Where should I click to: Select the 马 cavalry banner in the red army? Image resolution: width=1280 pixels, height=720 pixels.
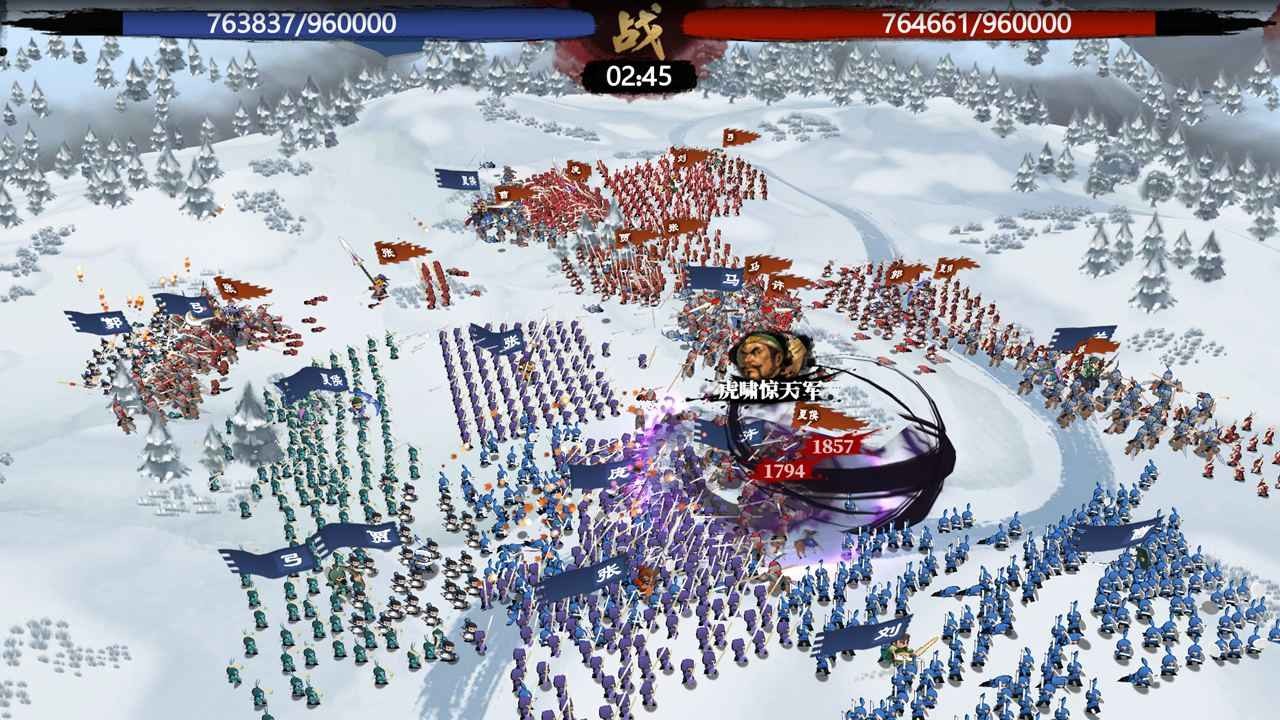pos(755,265)
